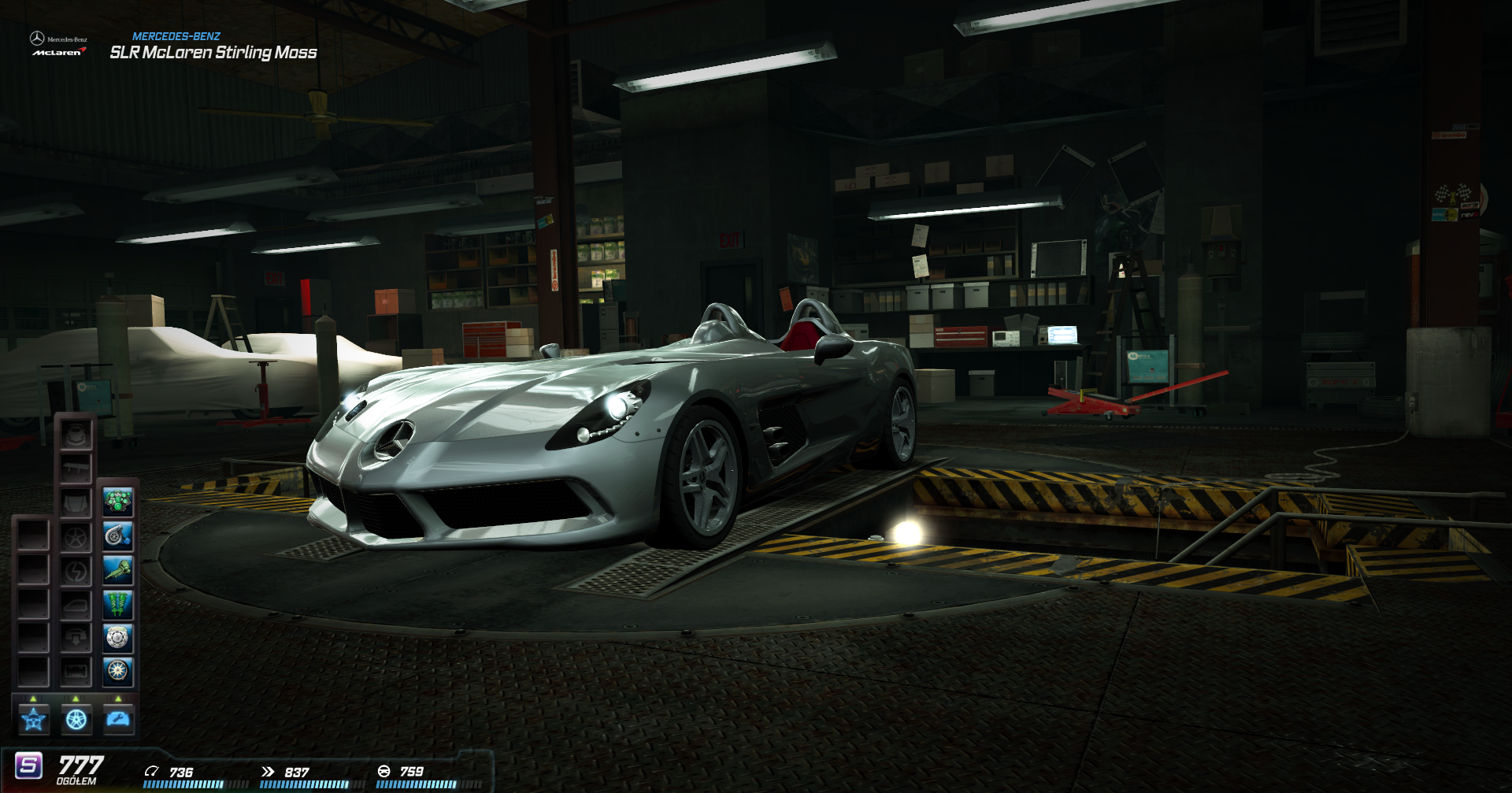Open the transmission part slot
This screenshot has width=1512, height=793.
pyautogui.click(x=118, y=570)
